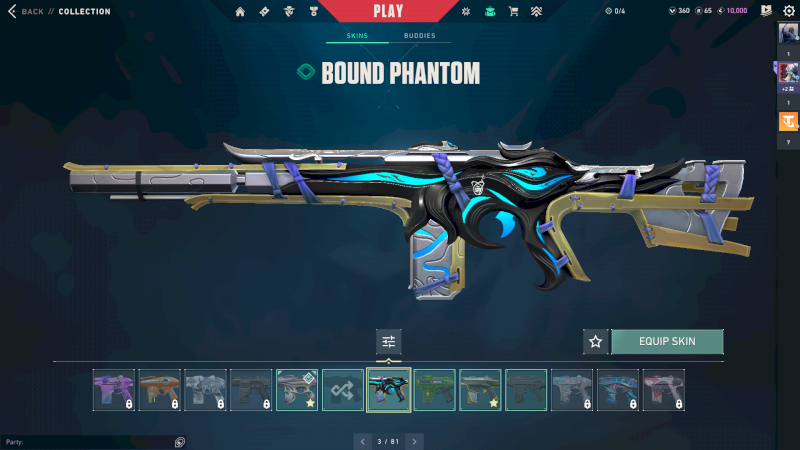Open the orange T friend avatar in sidebar
Image resolution: width=800 pixels, height=450 pixels.
point(788,122)
